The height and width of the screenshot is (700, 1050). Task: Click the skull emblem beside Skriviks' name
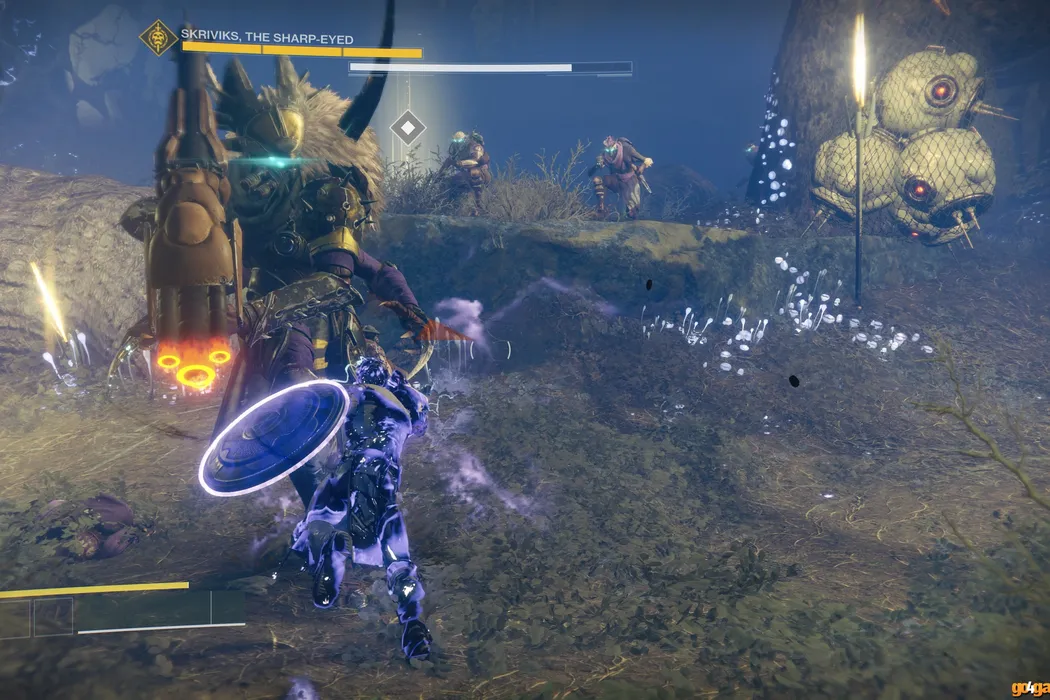coord(158,38)
